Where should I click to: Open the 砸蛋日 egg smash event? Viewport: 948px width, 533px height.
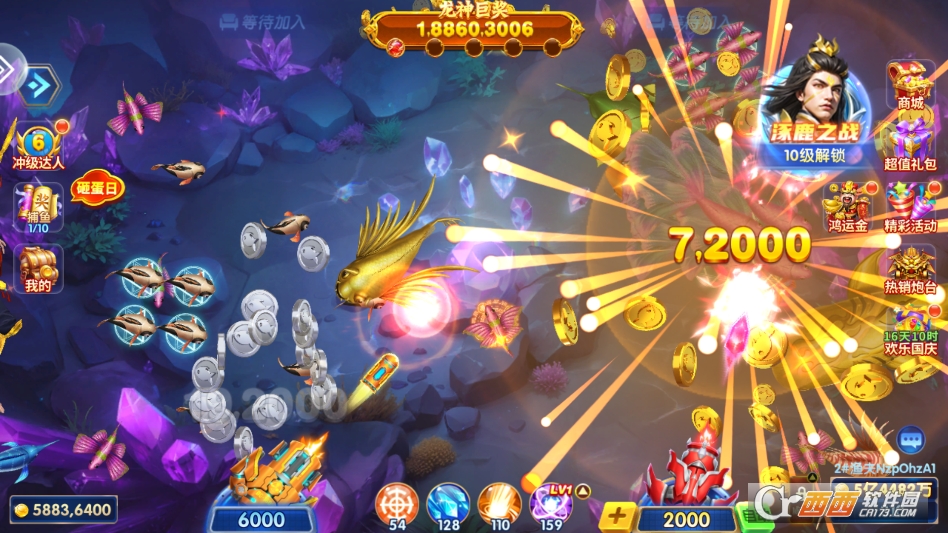[97, 186]
